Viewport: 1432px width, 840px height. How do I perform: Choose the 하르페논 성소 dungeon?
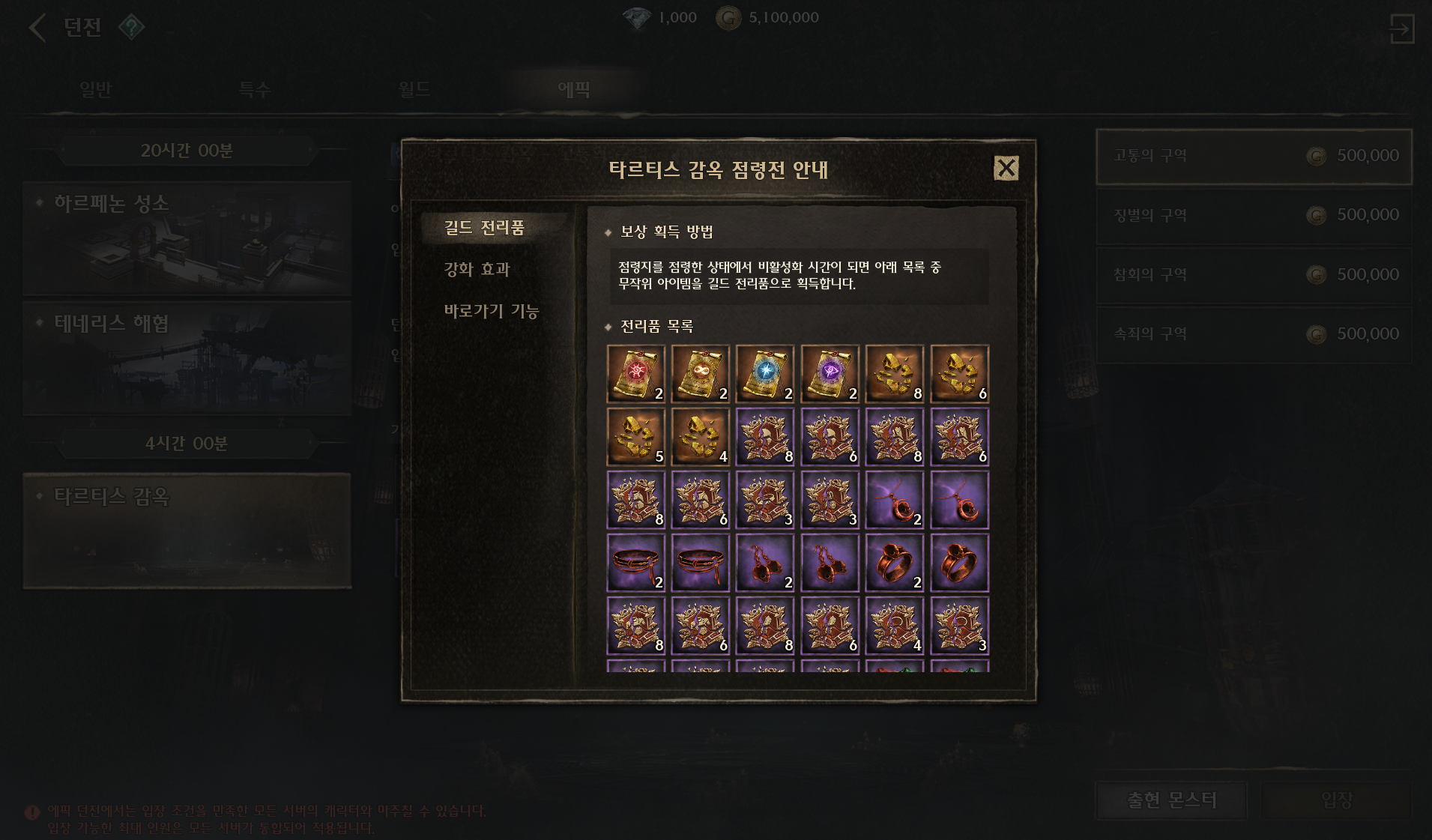pos(187,238)
